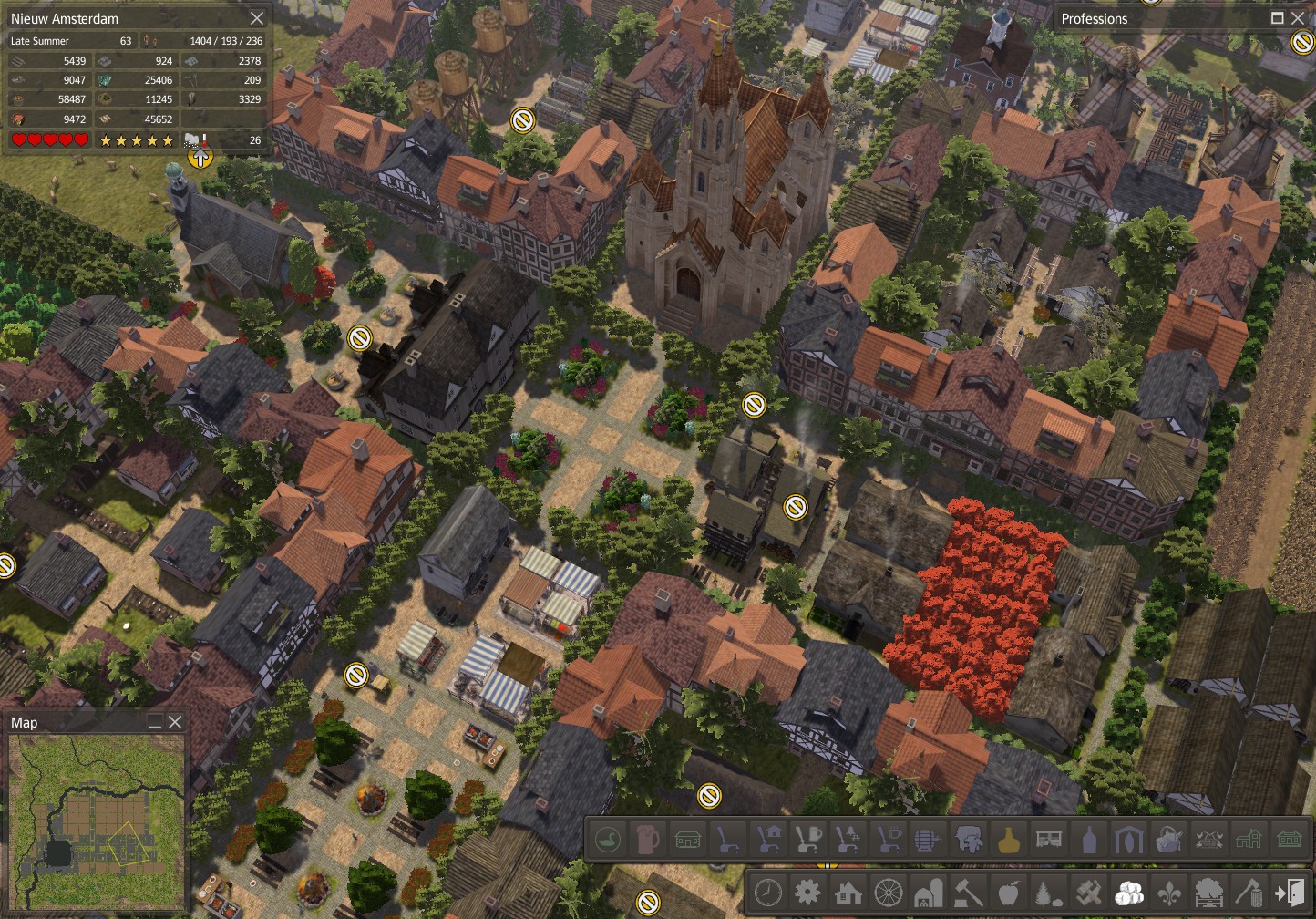
Task: Click the five-star happiness rating
Action: (137, 140)
